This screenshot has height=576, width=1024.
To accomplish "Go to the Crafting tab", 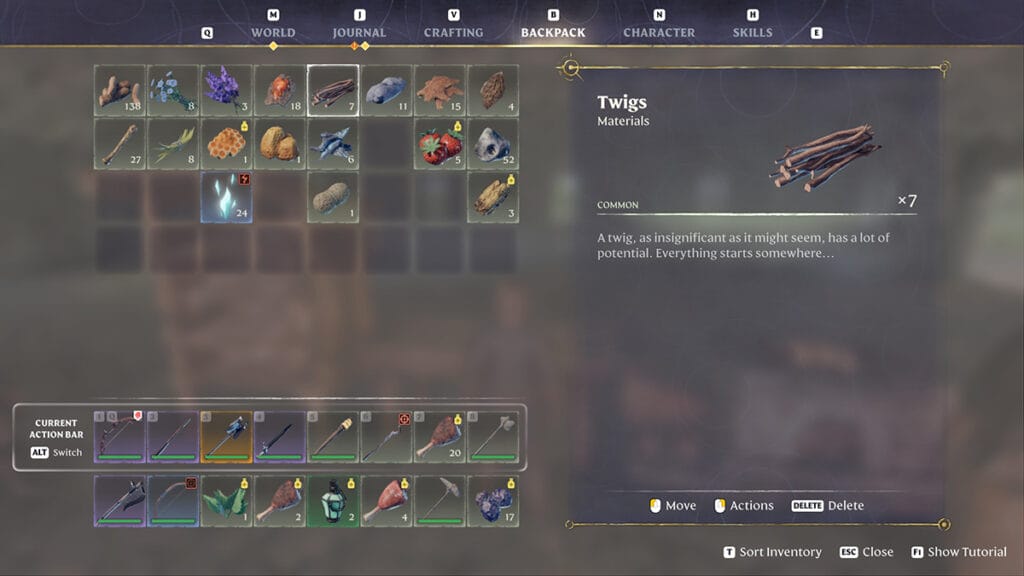I will coord(454,32).
